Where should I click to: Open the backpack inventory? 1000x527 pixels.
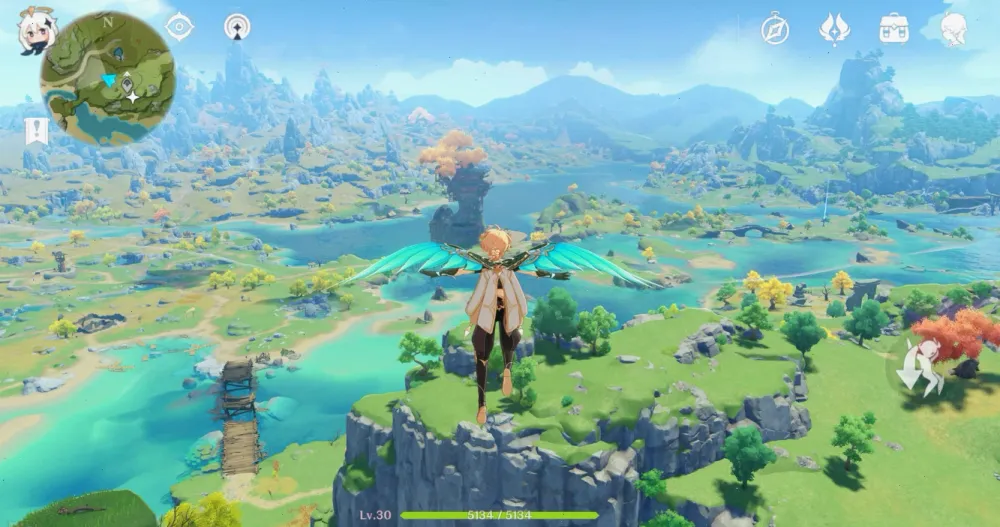[x=893, y=29]
